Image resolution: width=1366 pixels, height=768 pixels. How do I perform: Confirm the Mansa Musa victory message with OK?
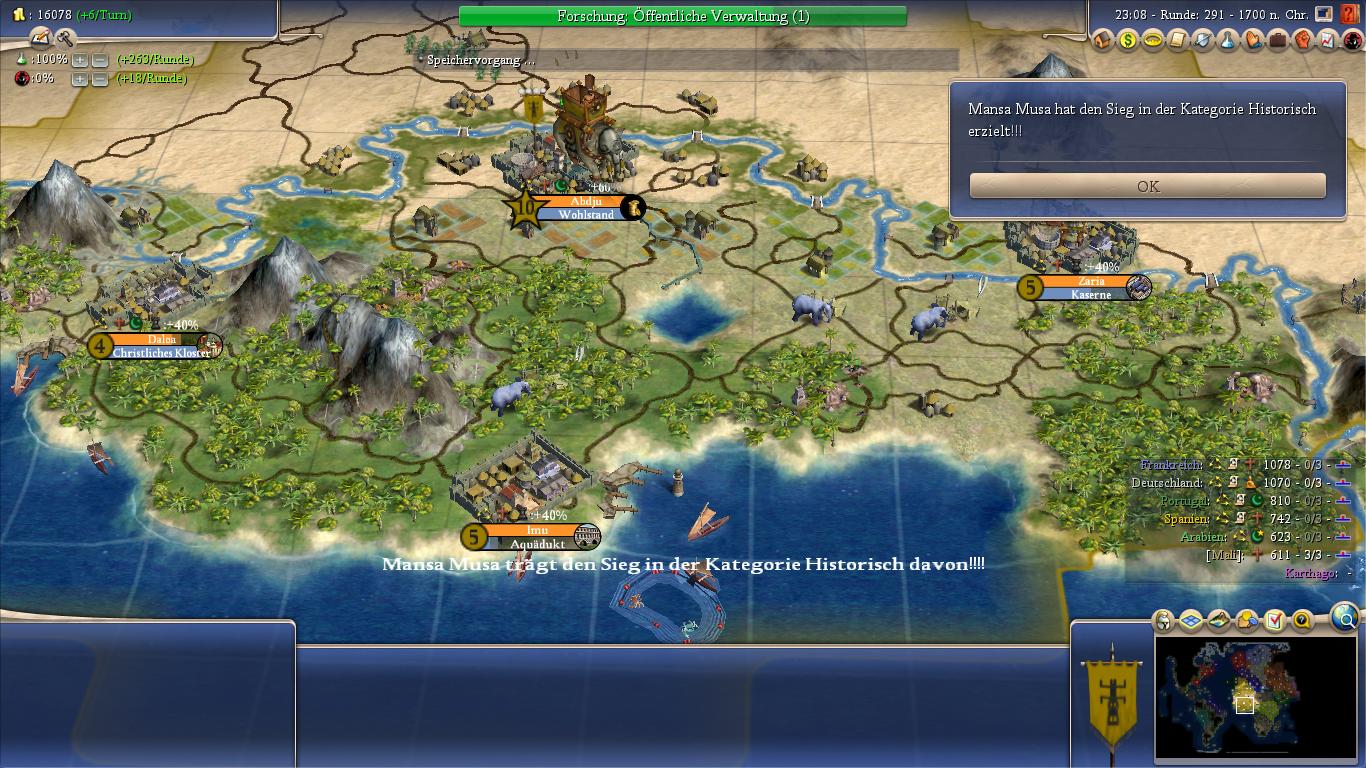tap(1147, 186)
